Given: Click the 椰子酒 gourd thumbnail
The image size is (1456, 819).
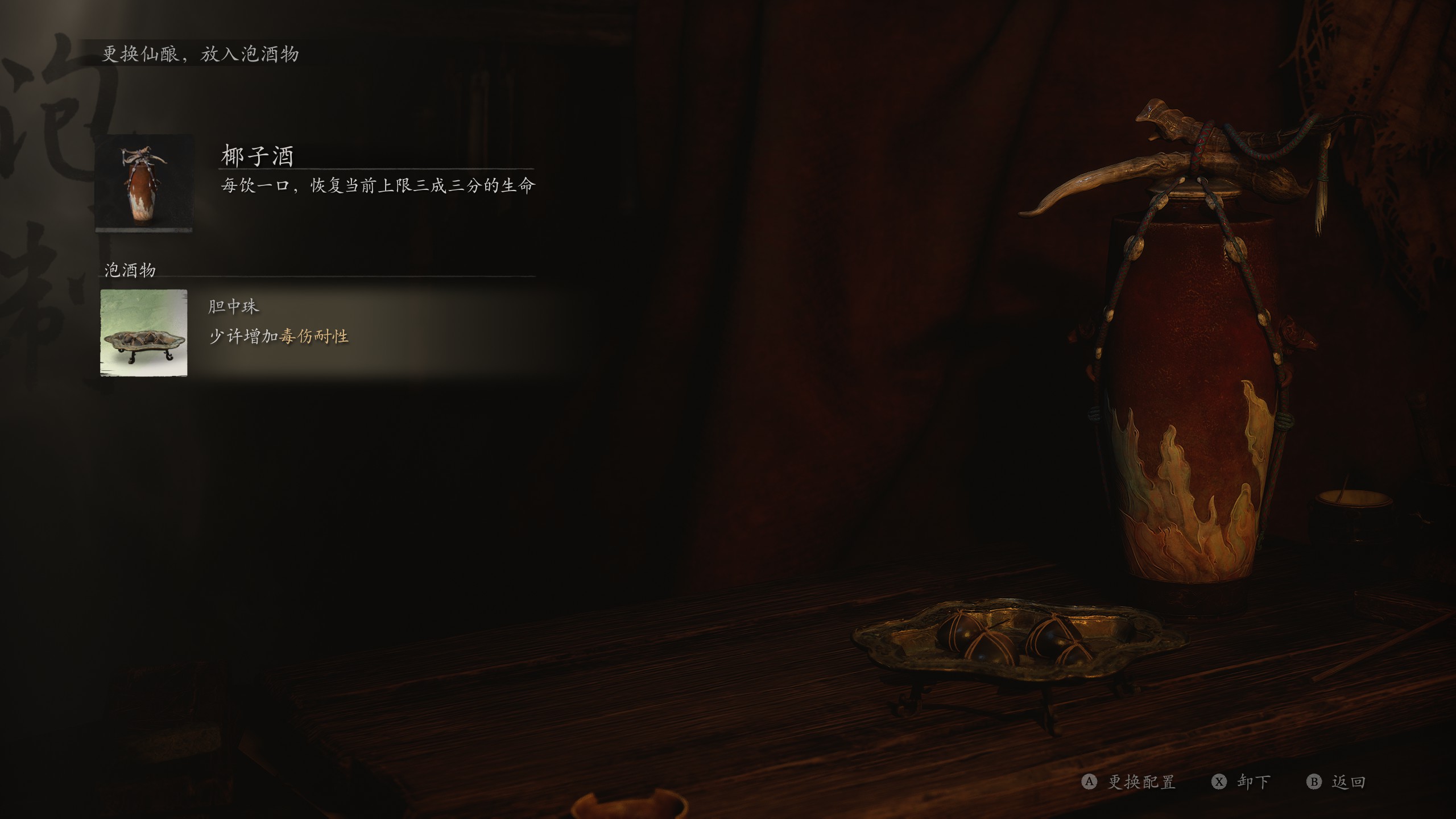Looking at the screenshot, I should click(x=144, y=183).
